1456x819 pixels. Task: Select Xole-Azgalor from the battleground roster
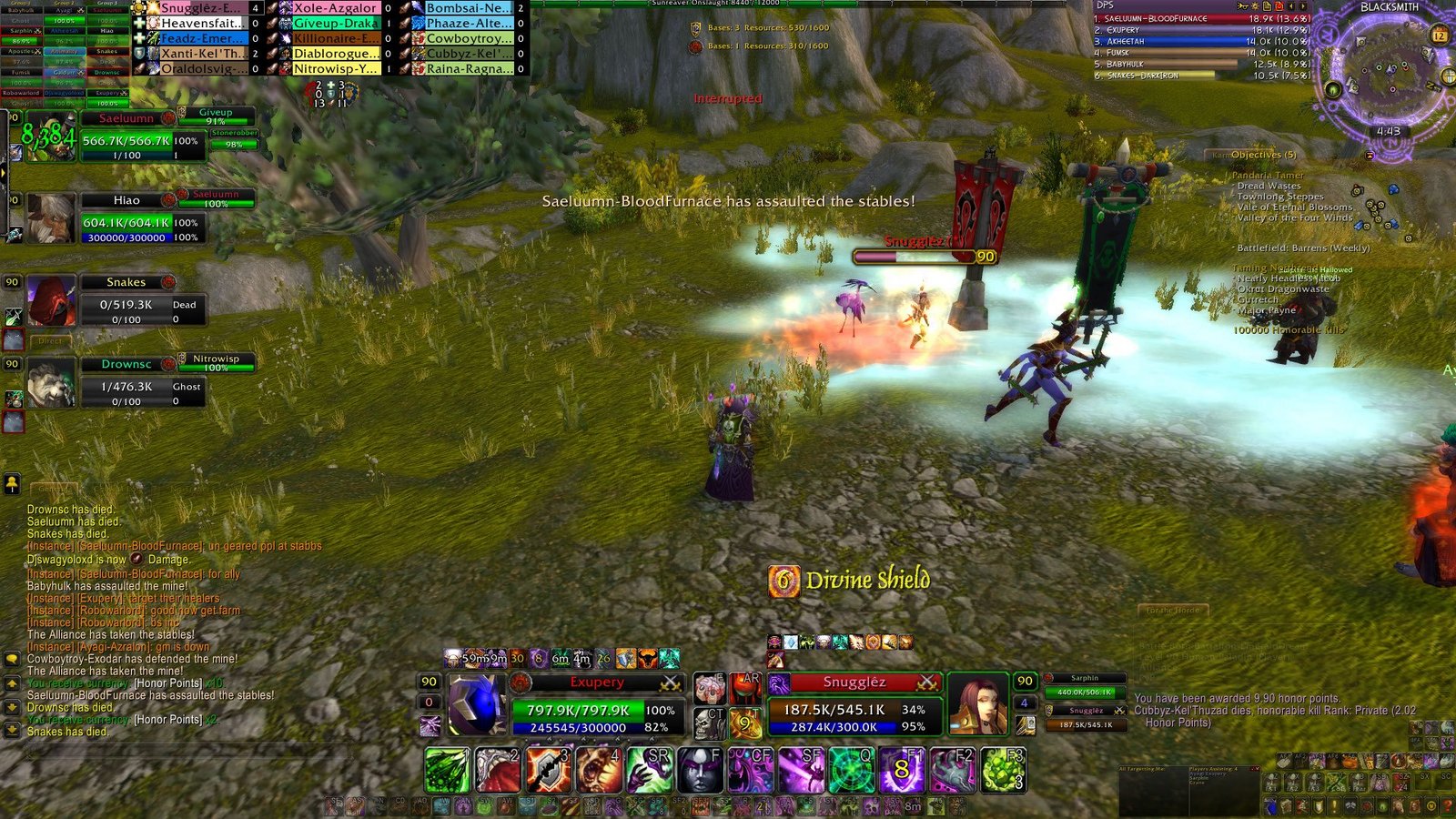[334, 7]
